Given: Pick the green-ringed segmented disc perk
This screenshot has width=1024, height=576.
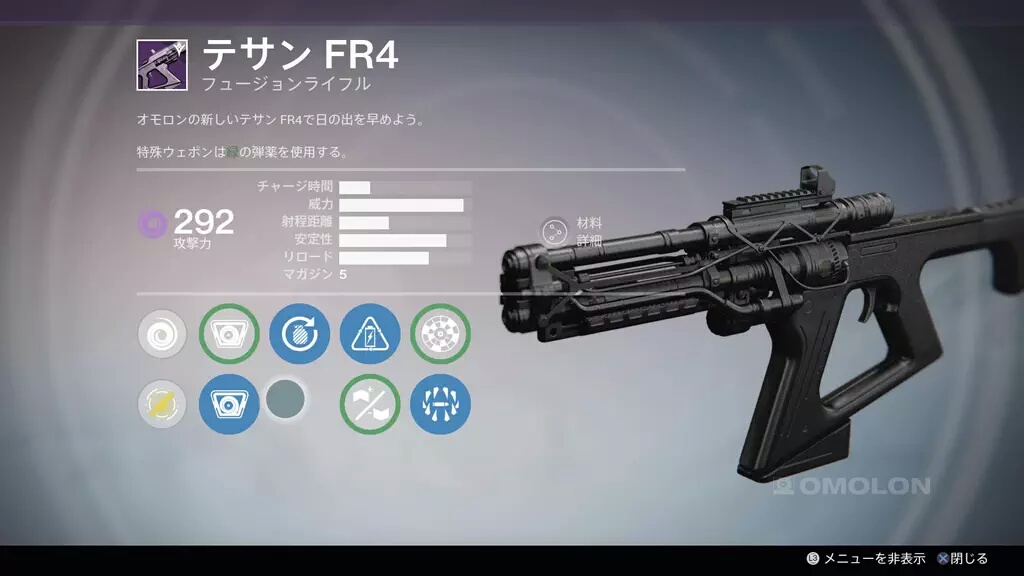Looking at the screenshot, I should [x=440, y=334].
